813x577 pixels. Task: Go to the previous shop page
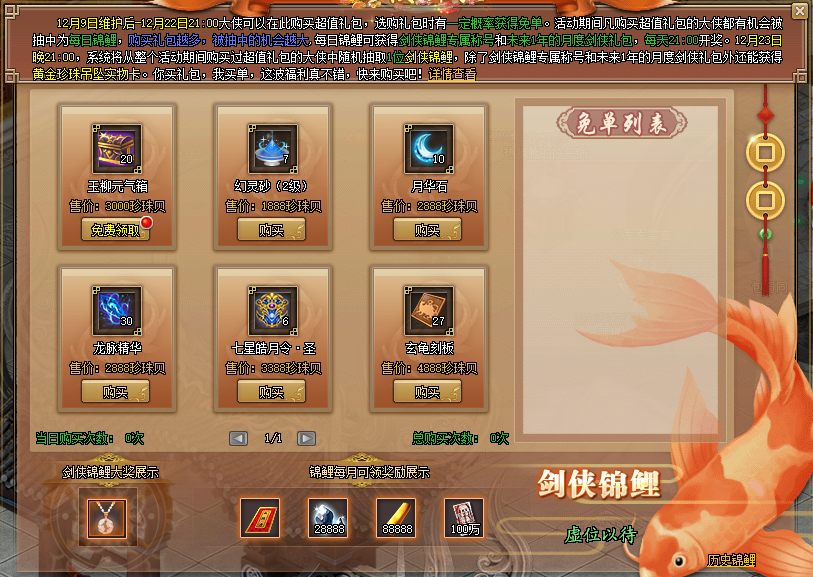[238, 438]
